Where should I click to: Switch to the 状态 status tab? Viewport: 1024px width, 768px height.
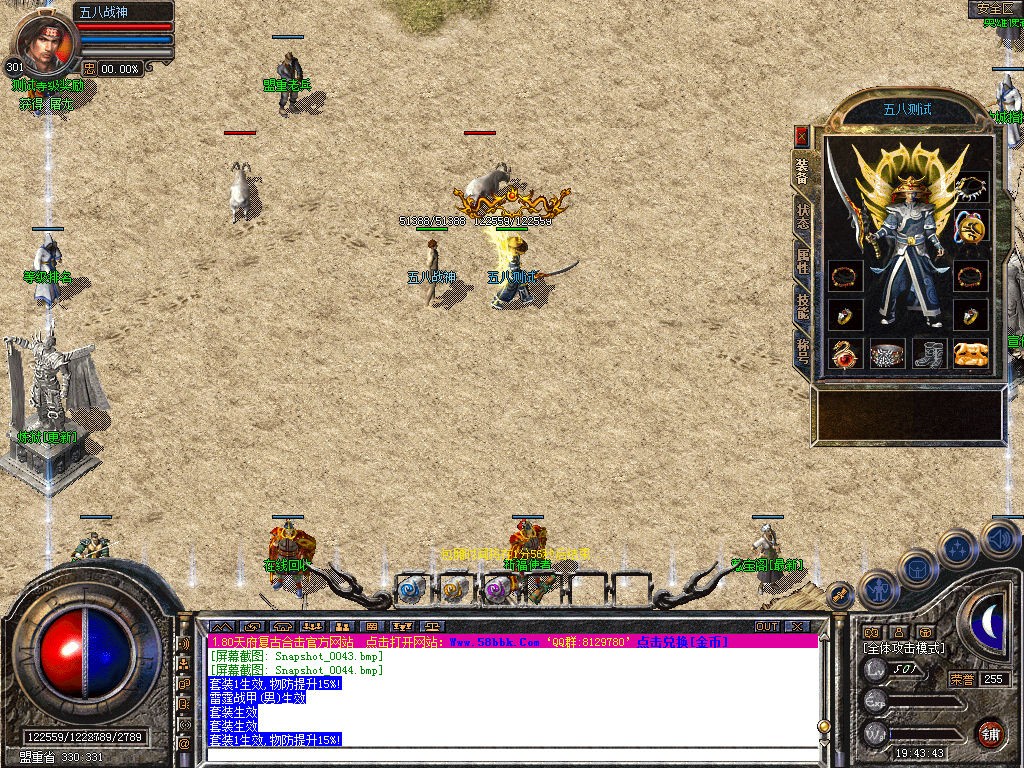803,217
